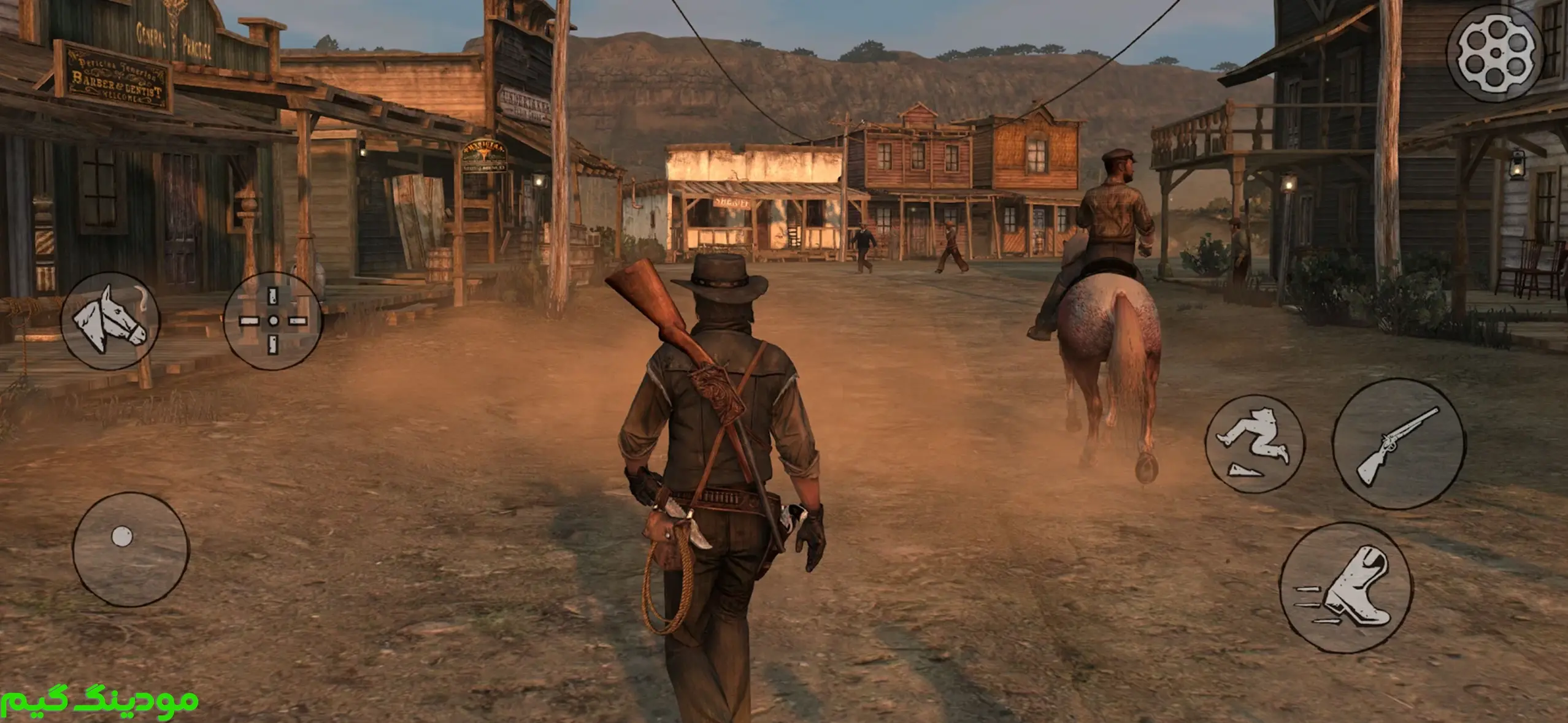This screenshot has width=1568, height=723.
Task: Tap the horse whistle button
Action: (110, 321)
